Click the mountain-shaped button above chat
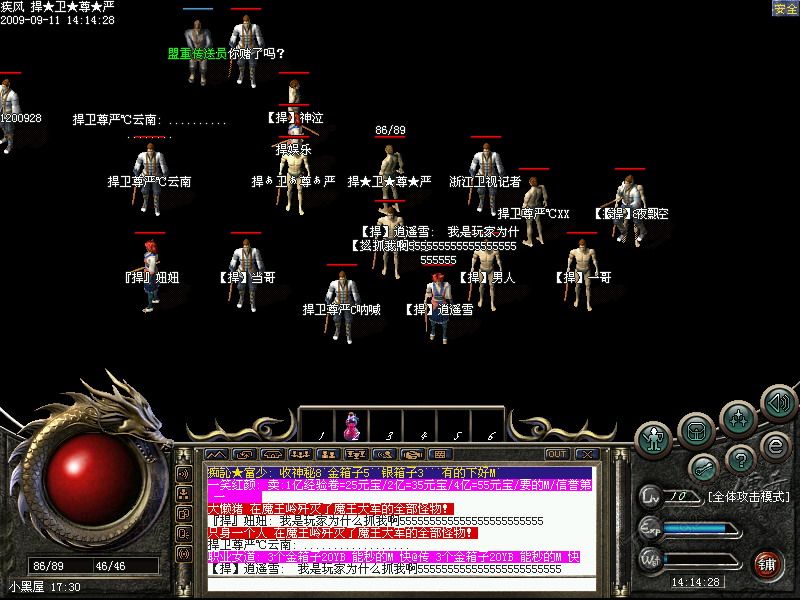This screenshot has width=800, height=600. click(x=216, y=454)
